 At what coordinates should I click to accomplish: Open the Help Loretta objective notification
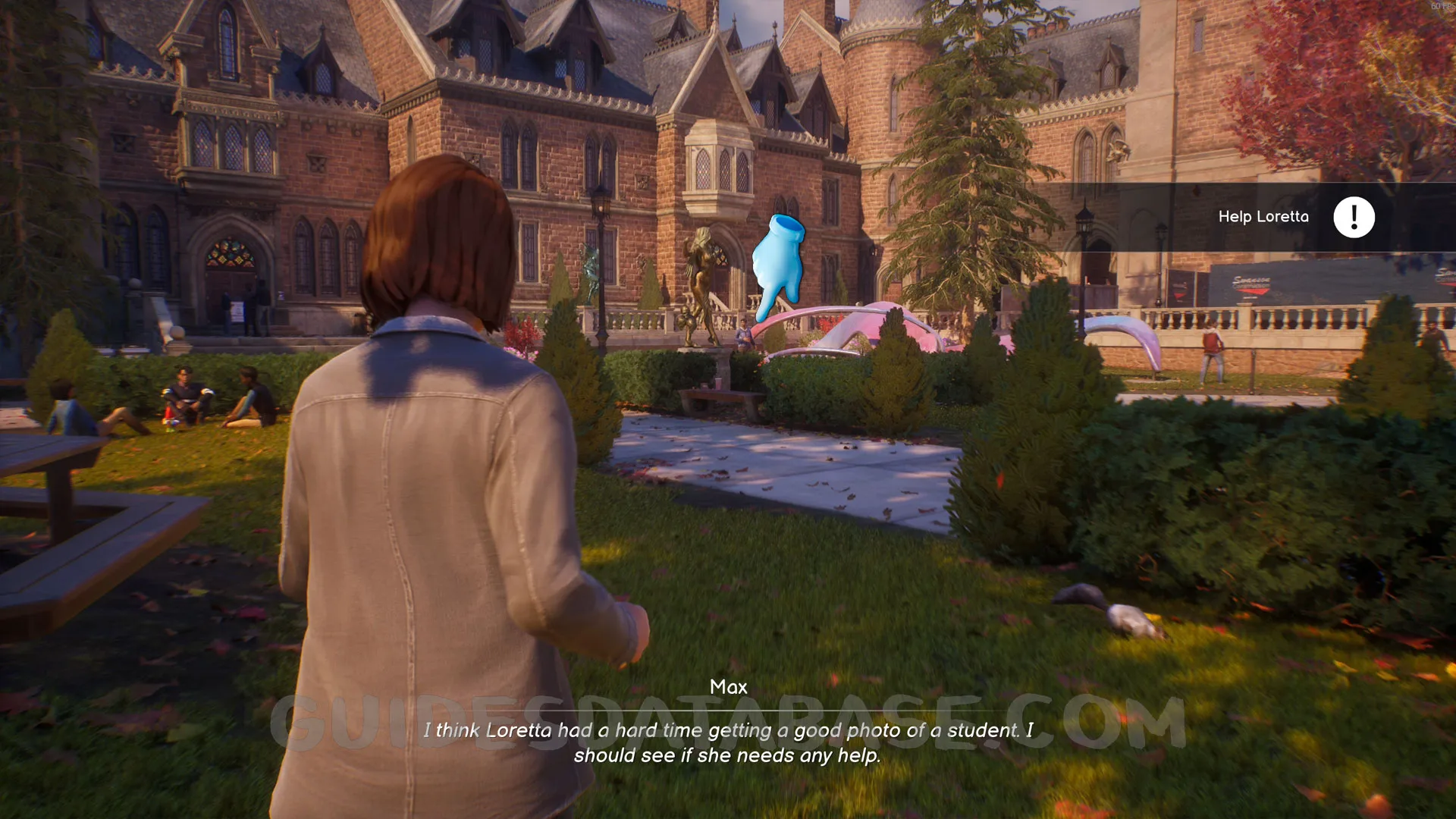[1263, 217]
